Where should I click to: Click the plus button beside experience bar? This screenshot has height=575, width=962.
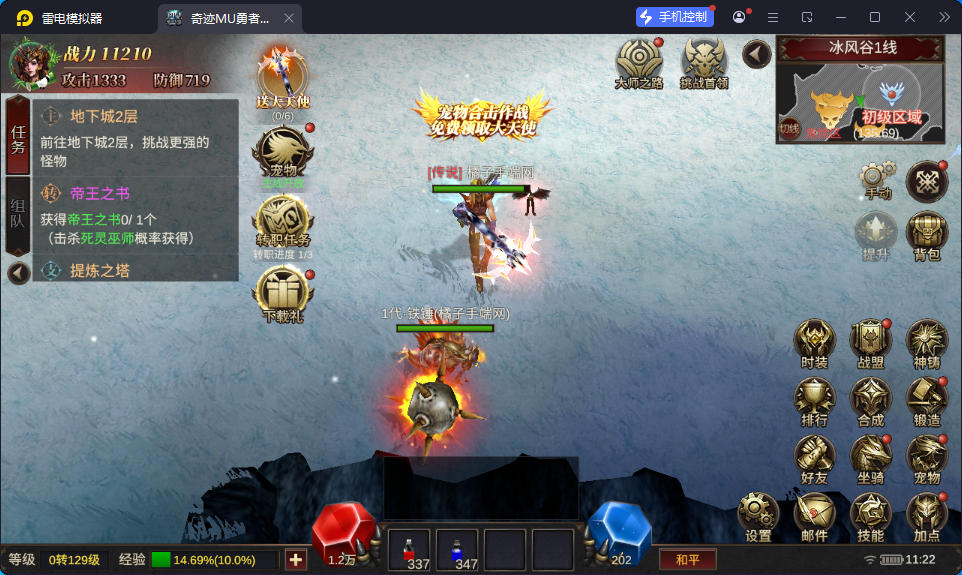pos(295,559)
